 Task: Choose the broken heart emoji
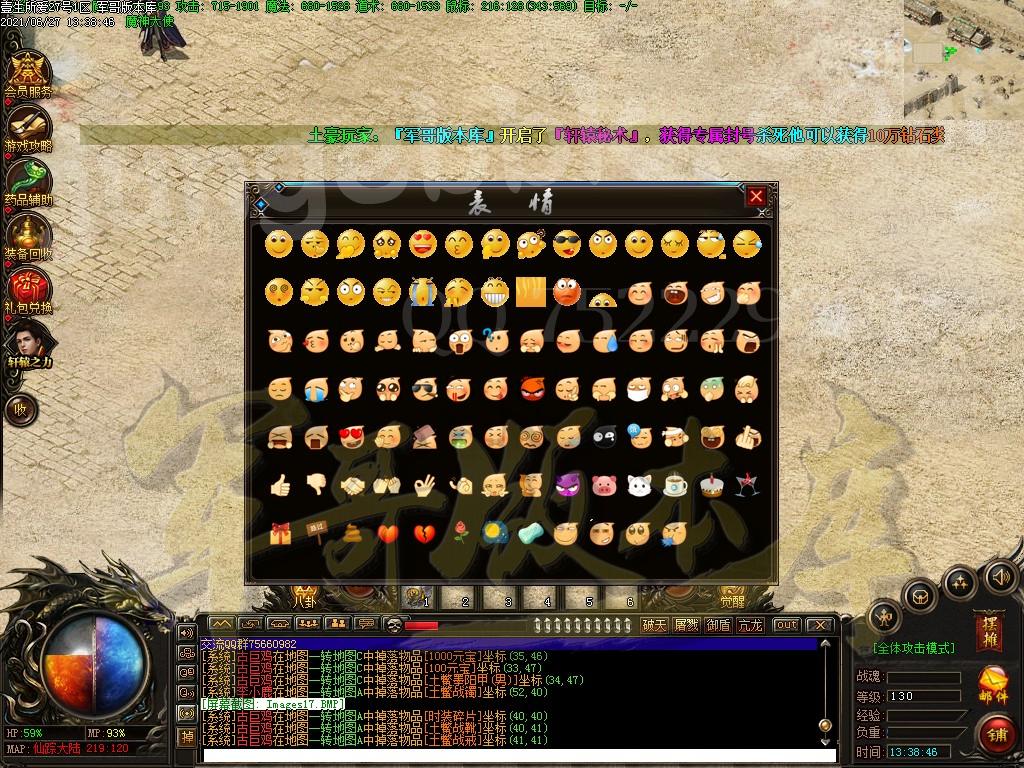(x=424, y=533)
